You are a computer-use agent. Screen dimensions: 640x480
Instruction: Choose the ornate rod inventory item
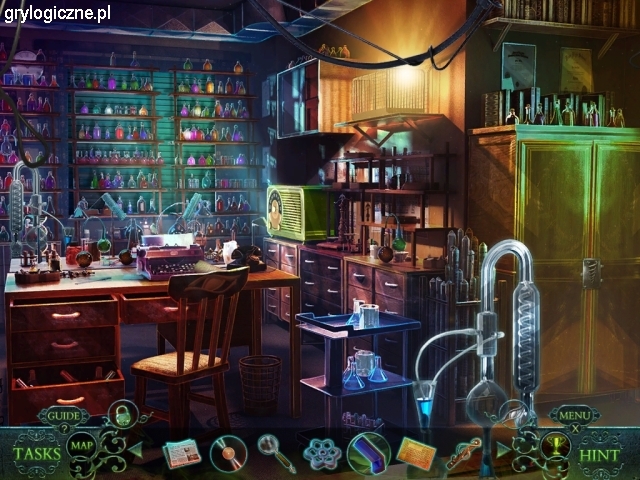click(463, 453)
